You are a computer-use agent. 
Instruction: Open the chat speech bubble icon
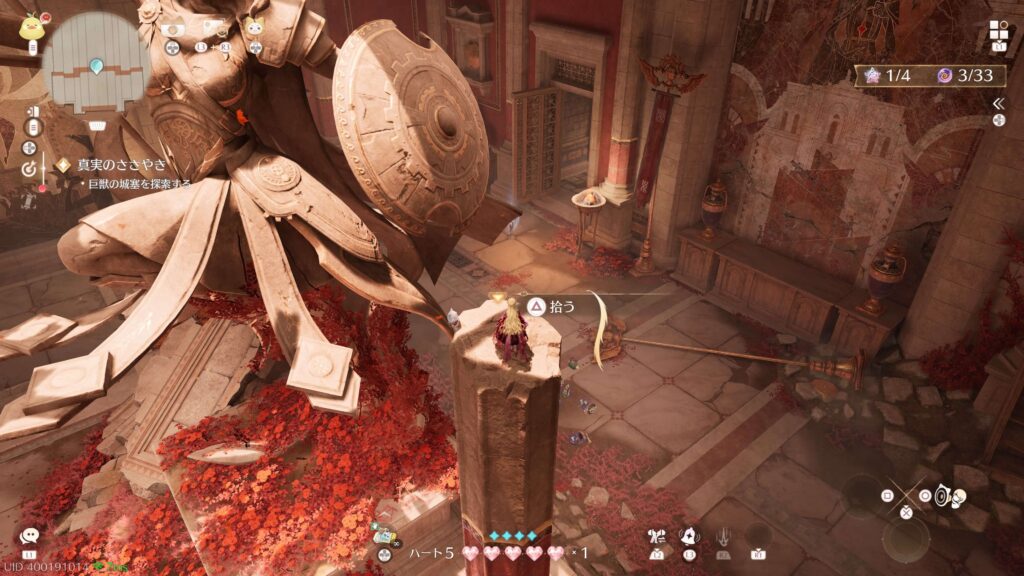pos(29,537)
